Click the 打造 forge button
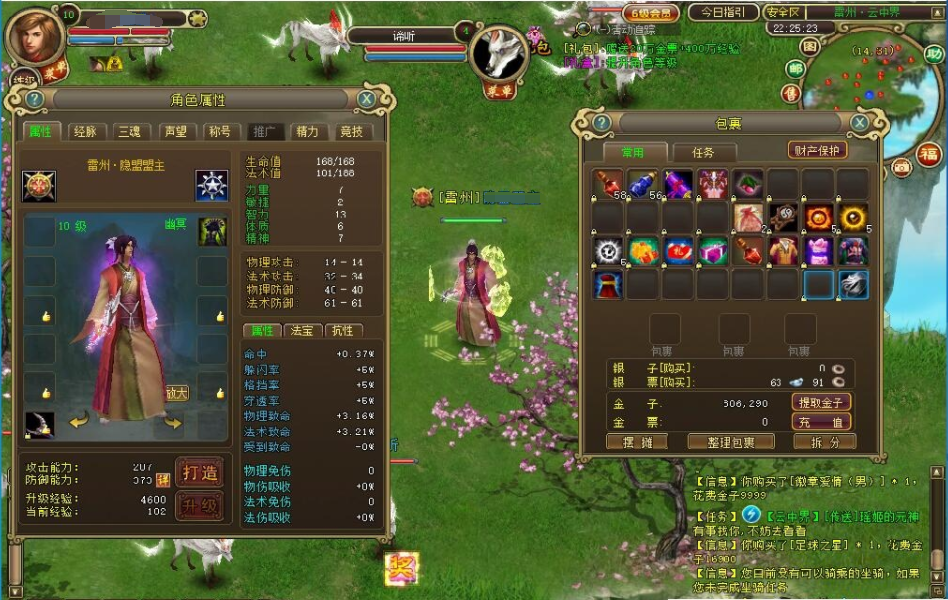The height and width of the screenshot is (600, 948). coord(199,471)
